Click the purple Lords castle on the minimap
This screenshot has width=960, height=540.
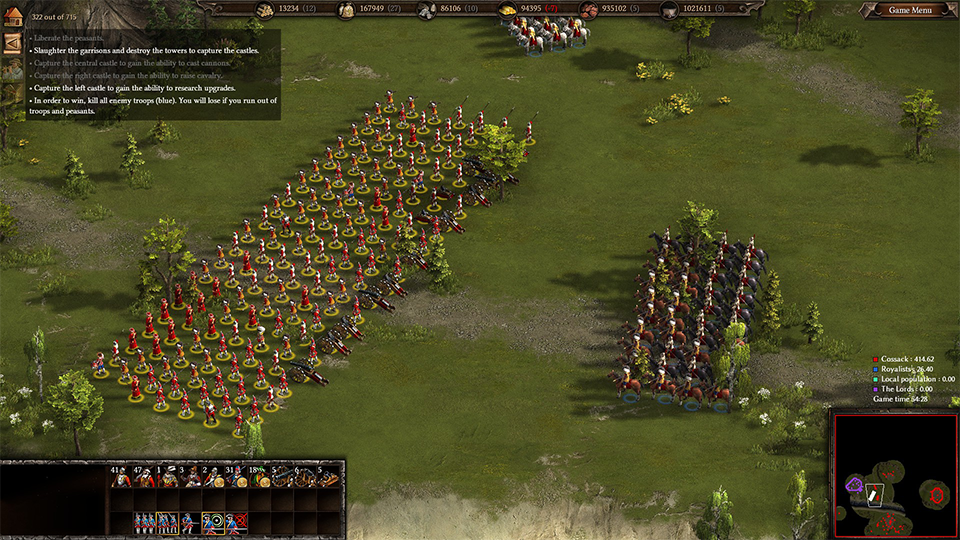[855, 485]
